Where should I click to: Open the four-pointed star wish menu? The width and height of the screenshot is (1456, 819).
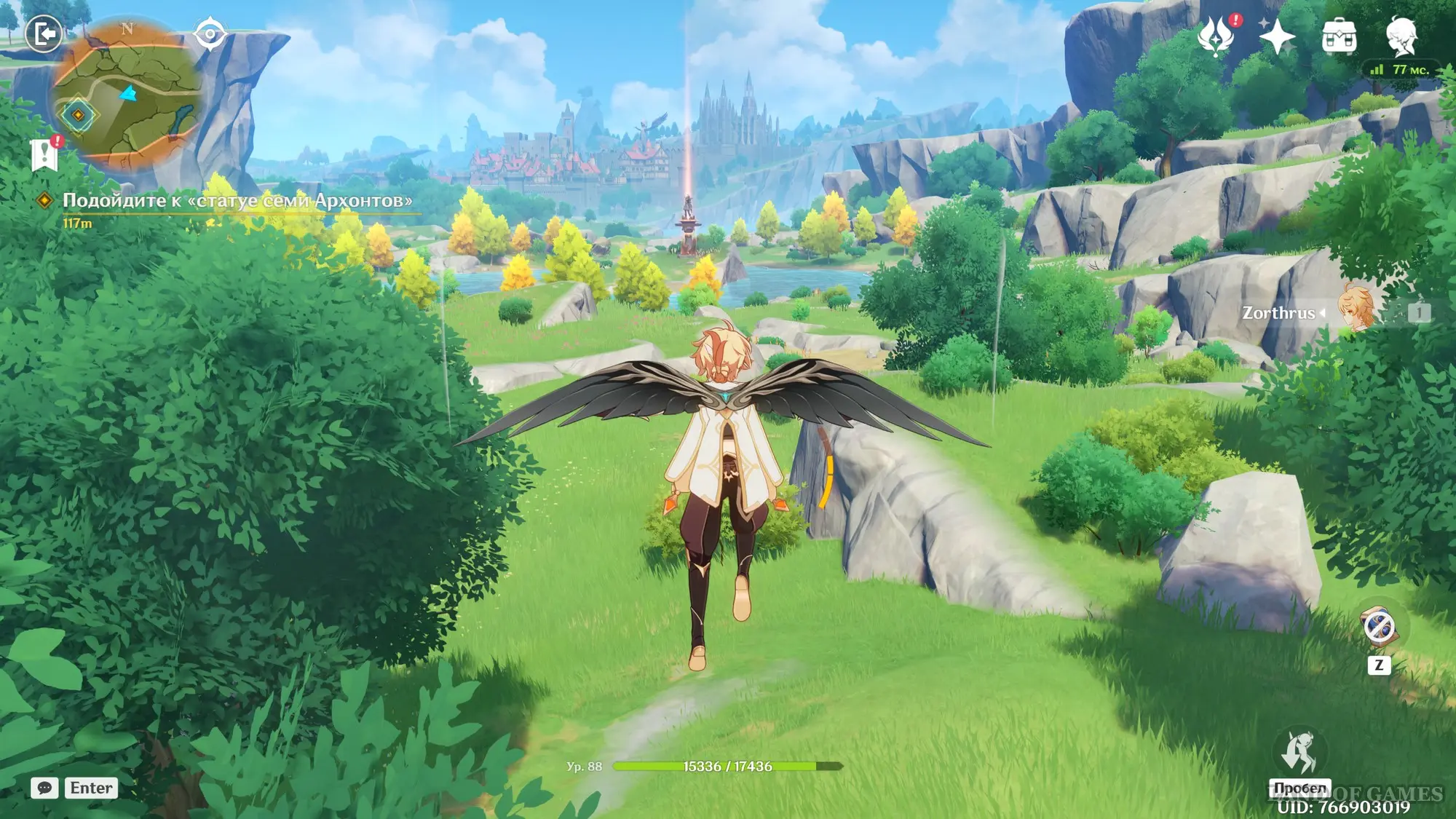pos(1277,36)
